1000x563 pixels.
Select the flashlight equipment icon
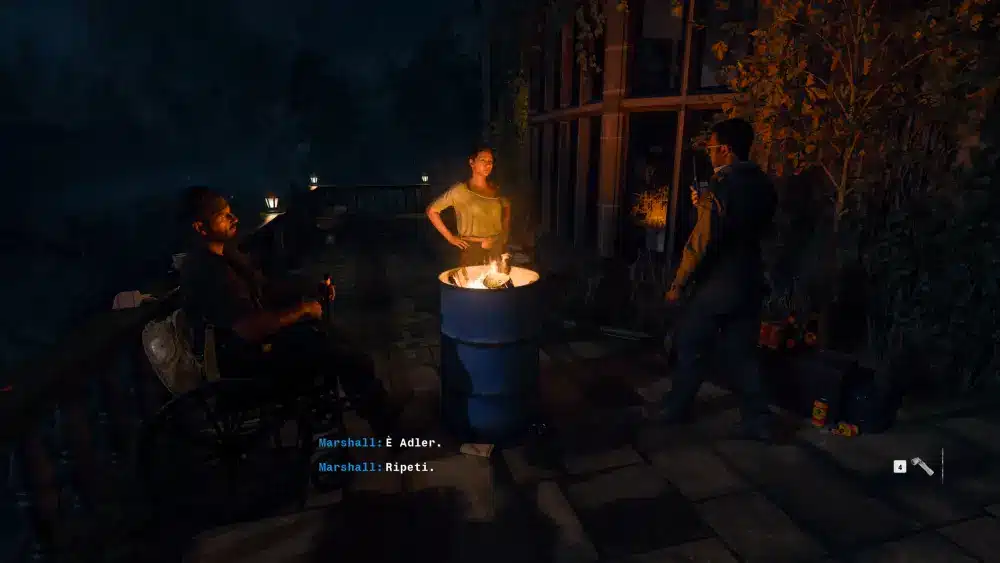point(922,466)
